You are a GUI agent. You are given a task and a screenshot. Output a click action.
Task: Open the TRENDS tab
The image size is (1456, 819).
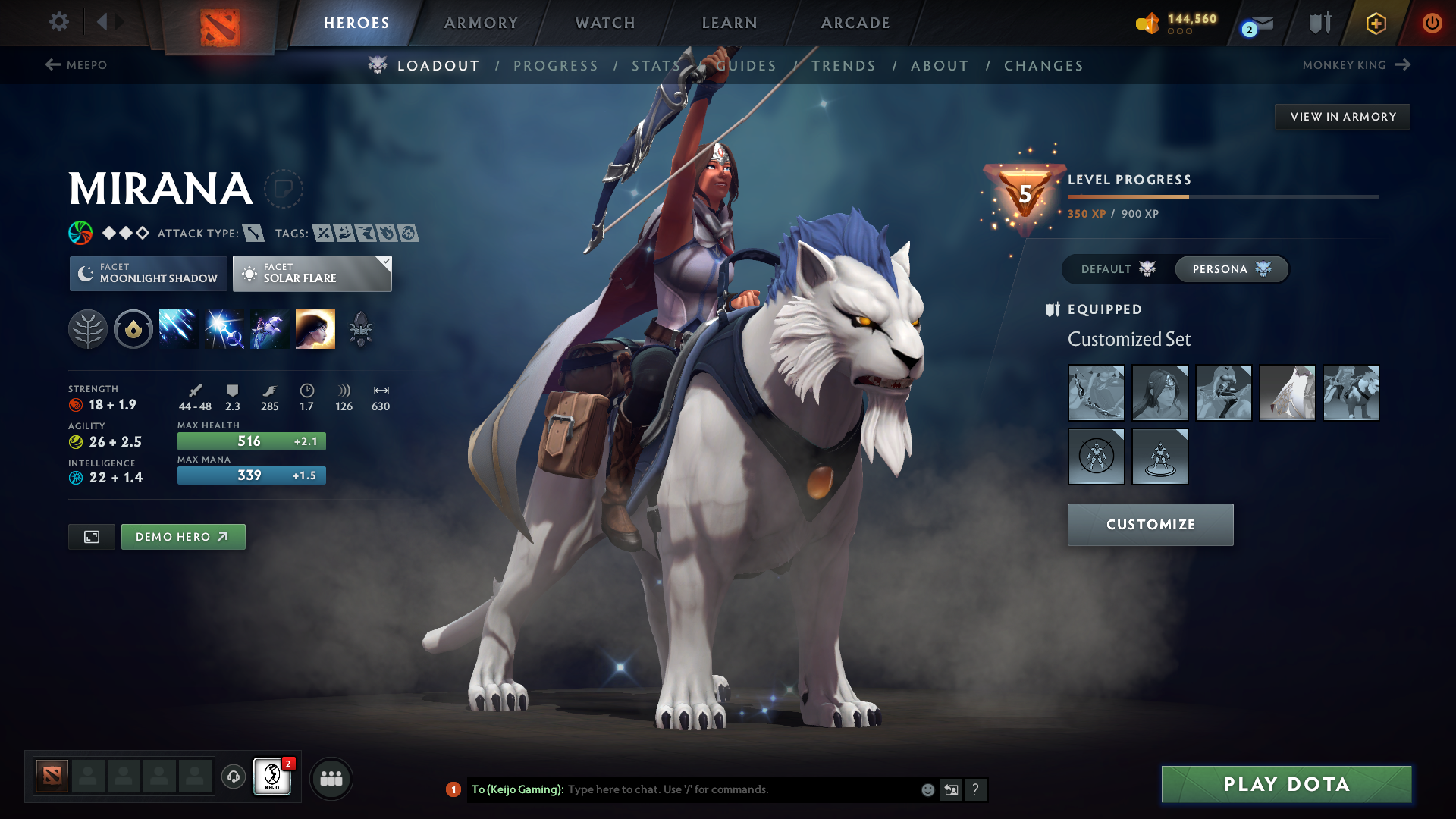click(x=843, y=65)
